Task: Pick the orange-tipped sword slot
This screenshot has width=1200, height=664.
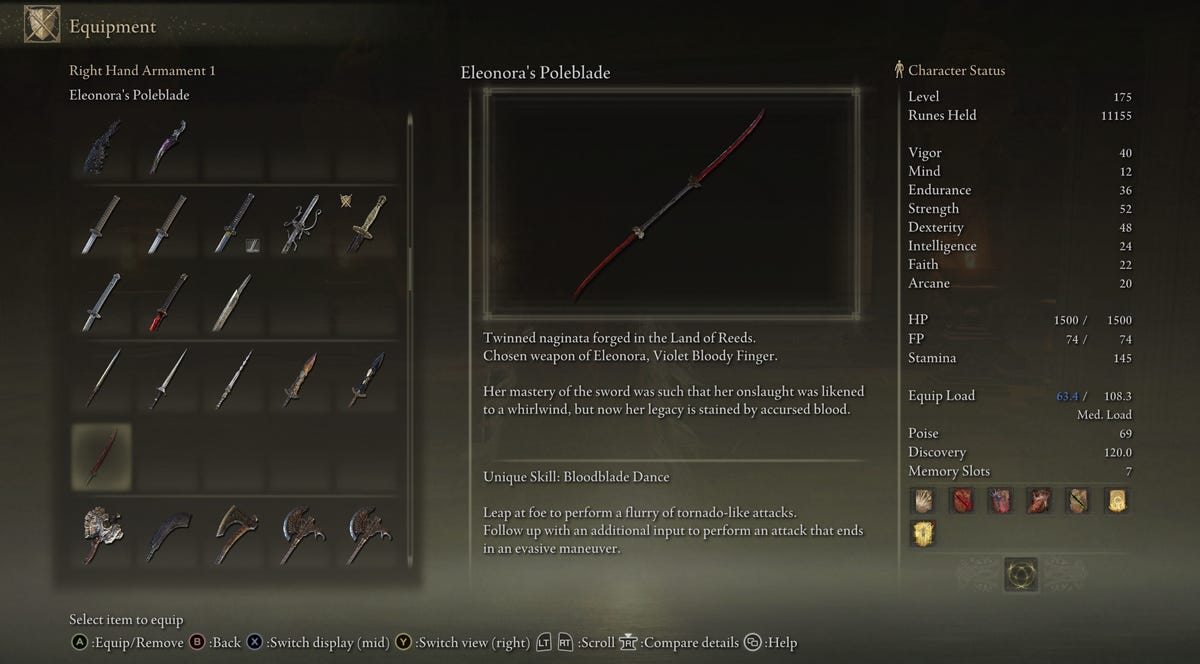Action: 300,379
